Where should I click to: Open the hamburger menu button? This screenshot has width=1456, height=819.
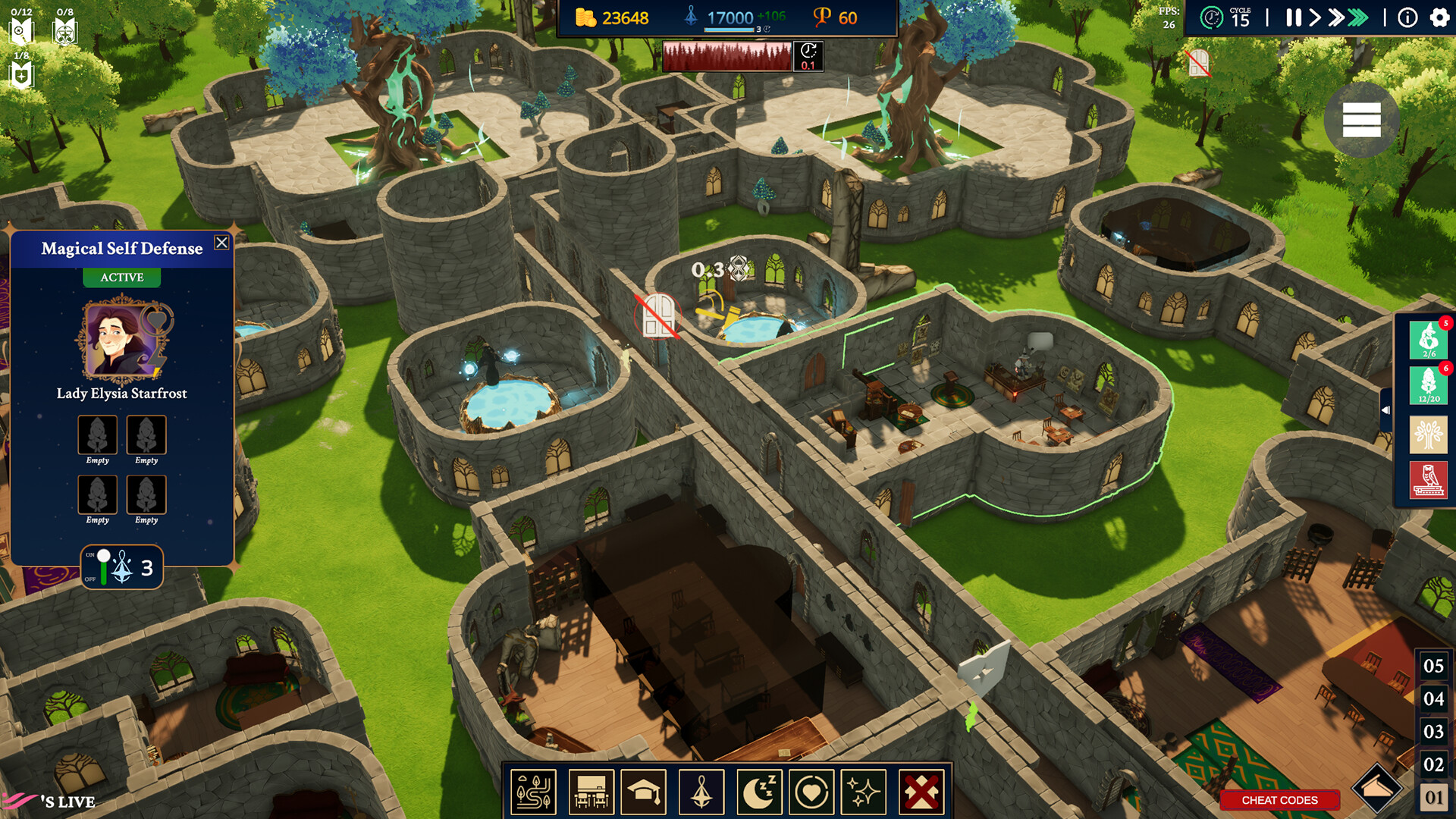[x=1361, y=120]
